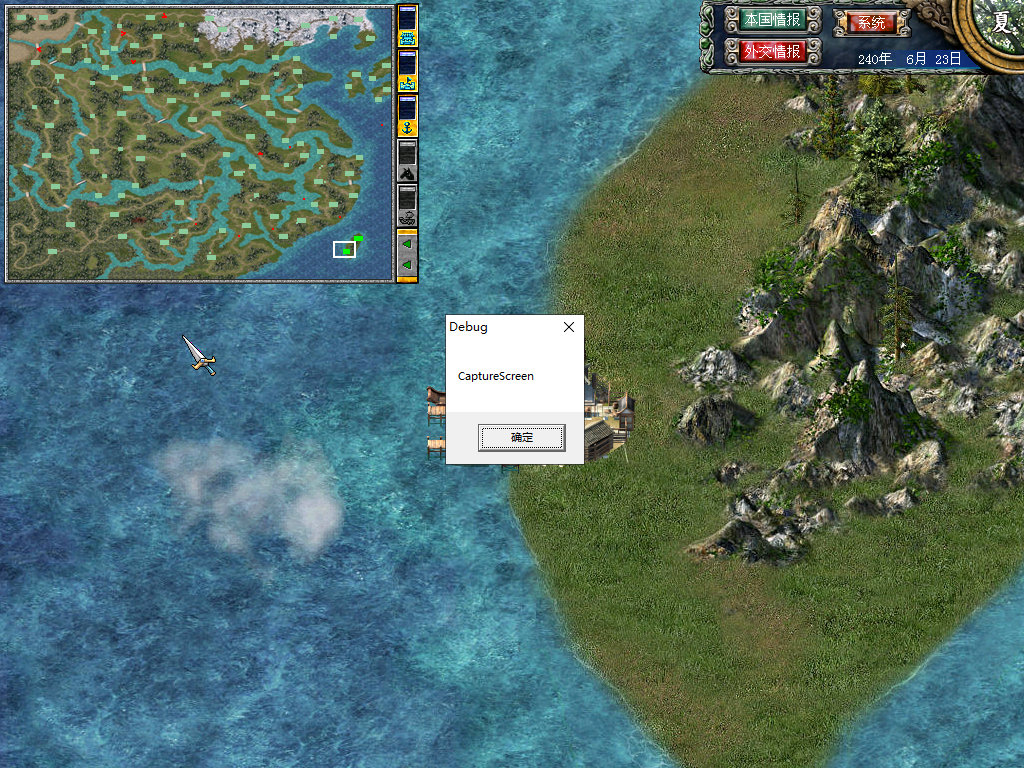
Task: Close the Debug dialog window
Action: point(569,327)
